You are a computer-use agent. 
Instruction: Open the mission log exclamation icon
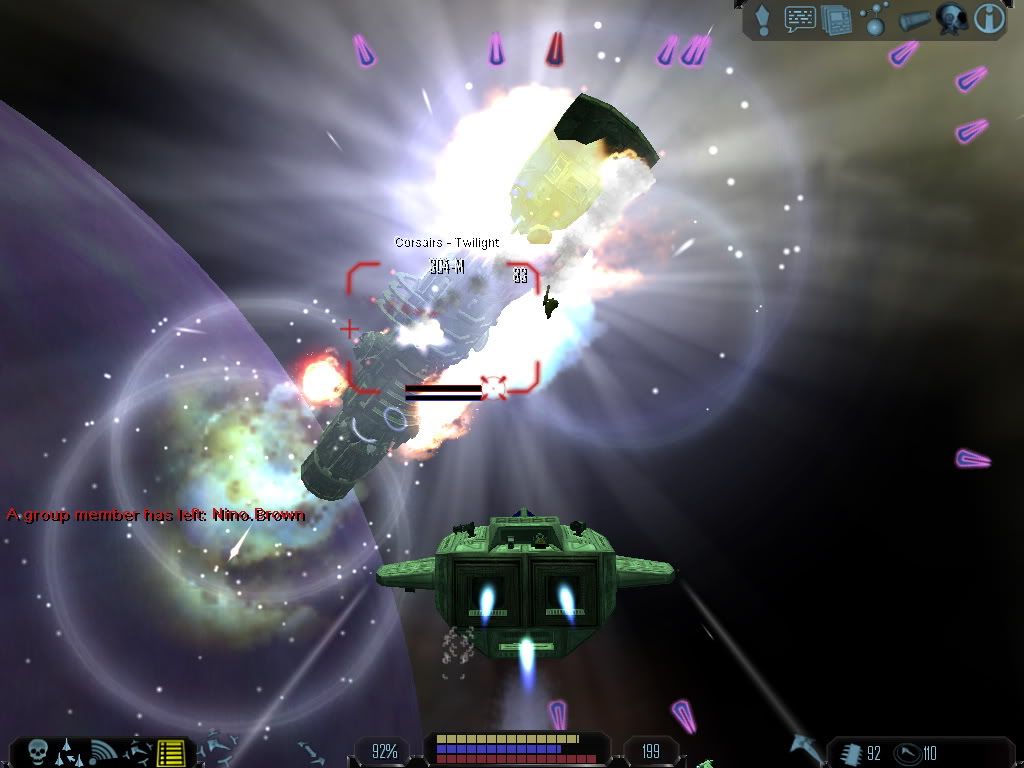tap(763, 19)
